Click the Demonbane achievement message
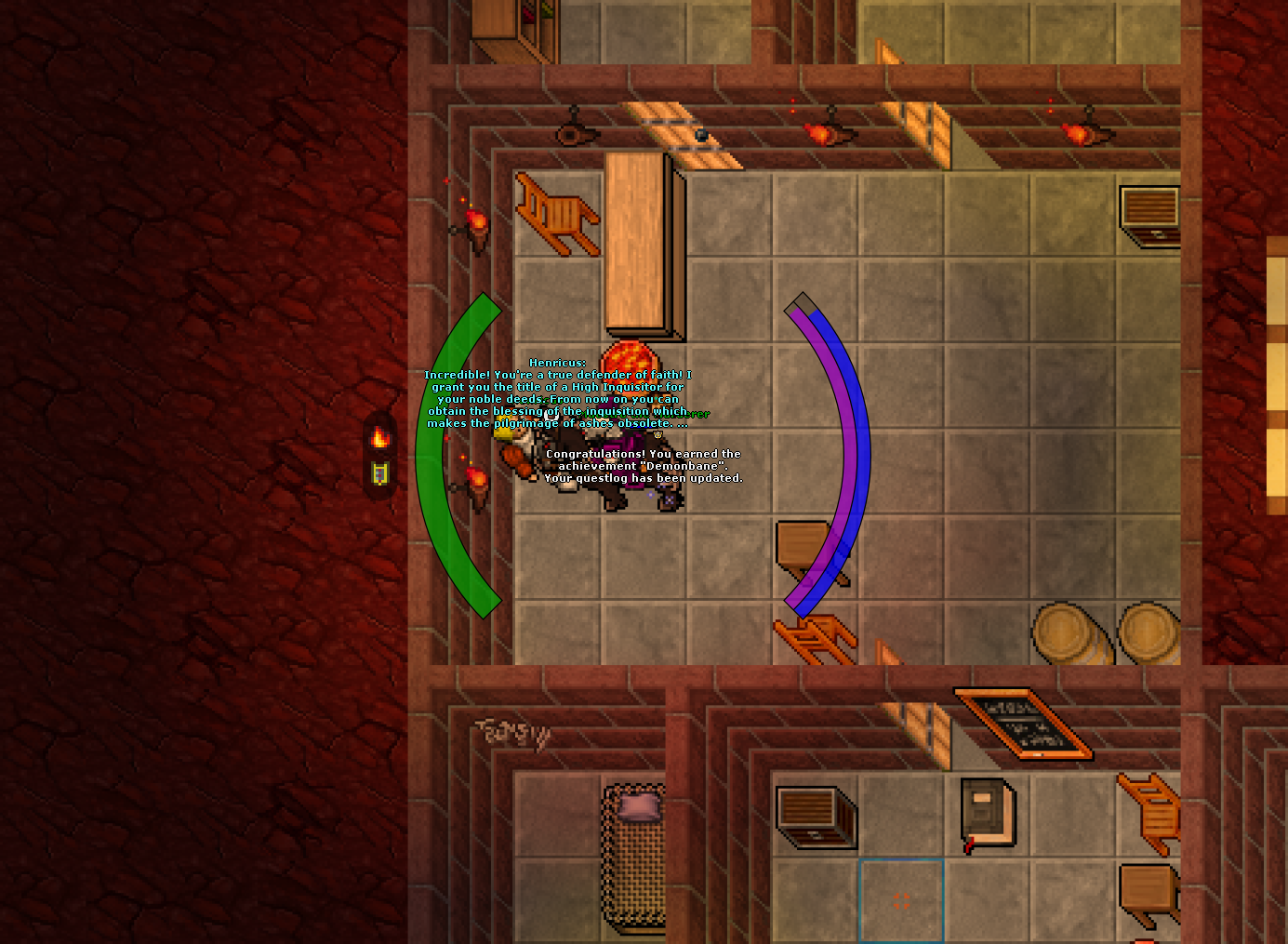 click(x=640, y=465)
